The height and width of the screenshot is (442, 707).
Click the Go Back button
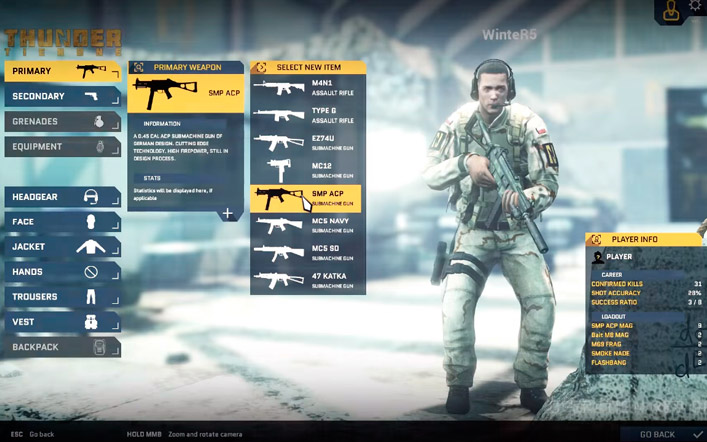[663, 434]
